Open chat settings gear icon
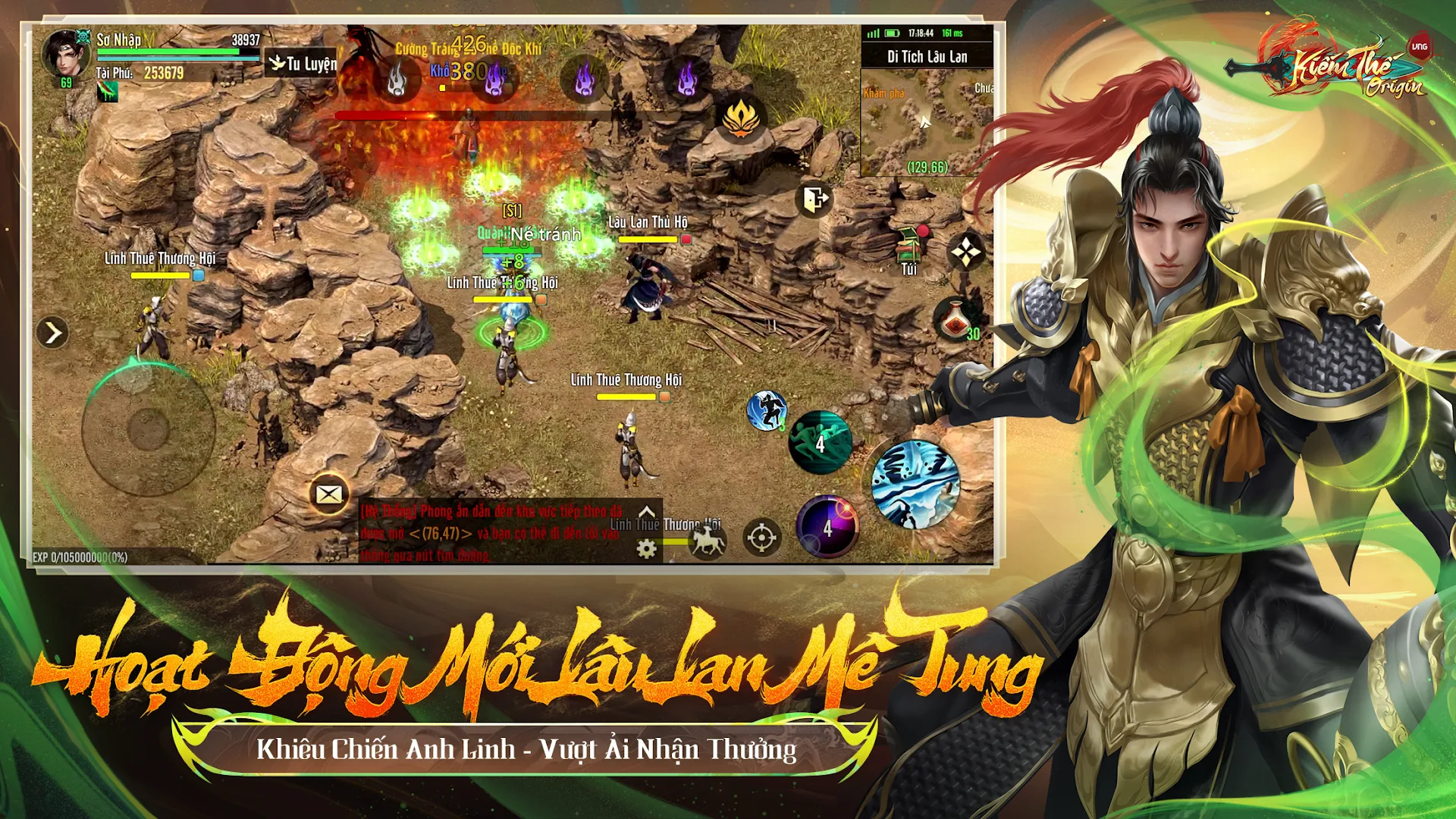1456x819 pixels. click(646, 548)
